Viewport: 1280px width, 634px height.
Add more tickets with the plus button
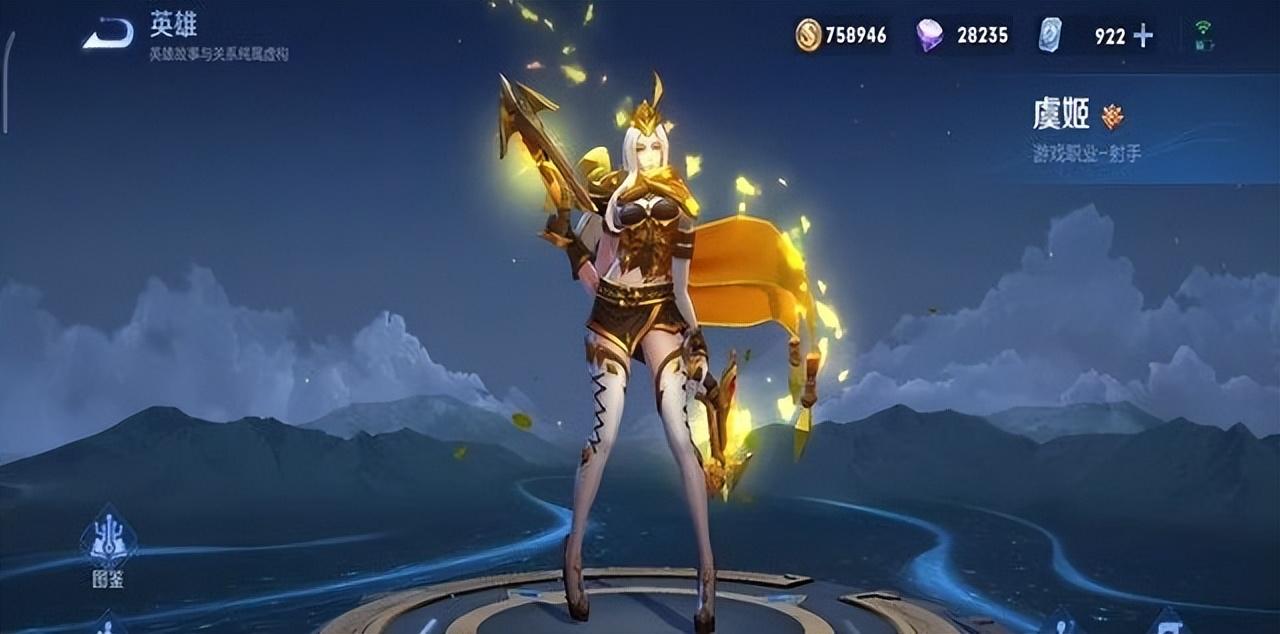click(x=1143, y=36)
